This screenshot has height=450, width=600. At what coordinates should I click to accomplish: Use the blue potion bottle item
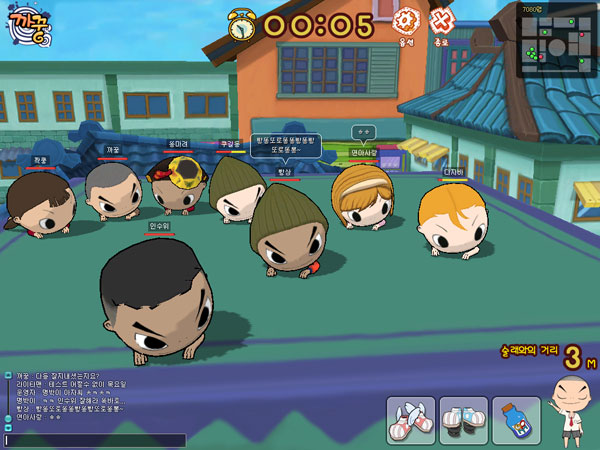click(x=516, y=420)
